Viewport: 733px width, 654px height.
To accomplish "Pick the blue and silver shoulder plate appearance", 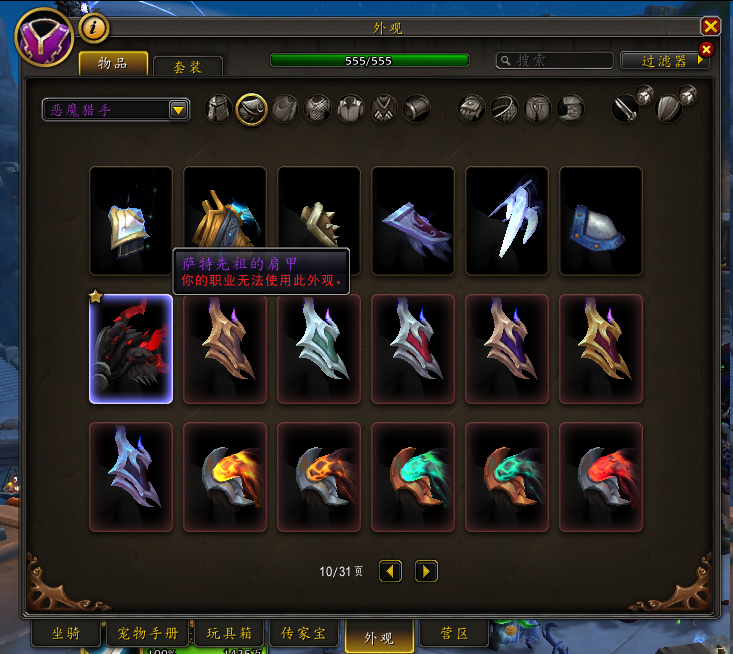I will click(x=601, y=221).
